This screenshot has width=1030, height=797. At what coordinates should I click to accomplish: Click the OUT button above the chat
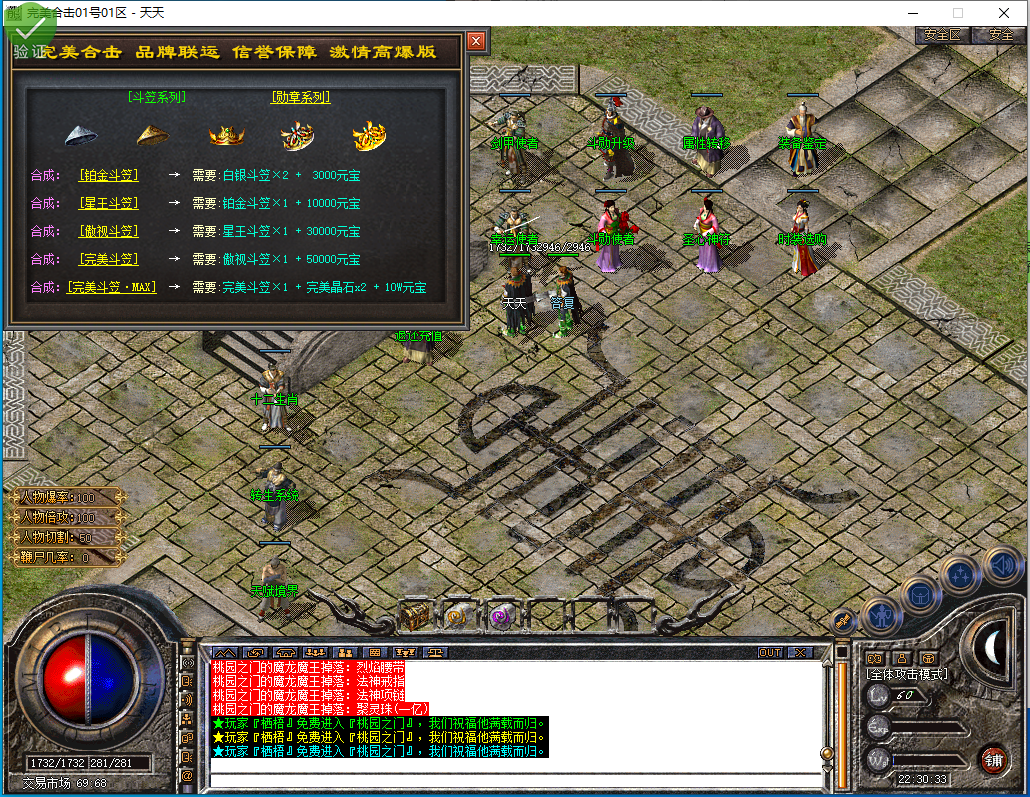769,652
